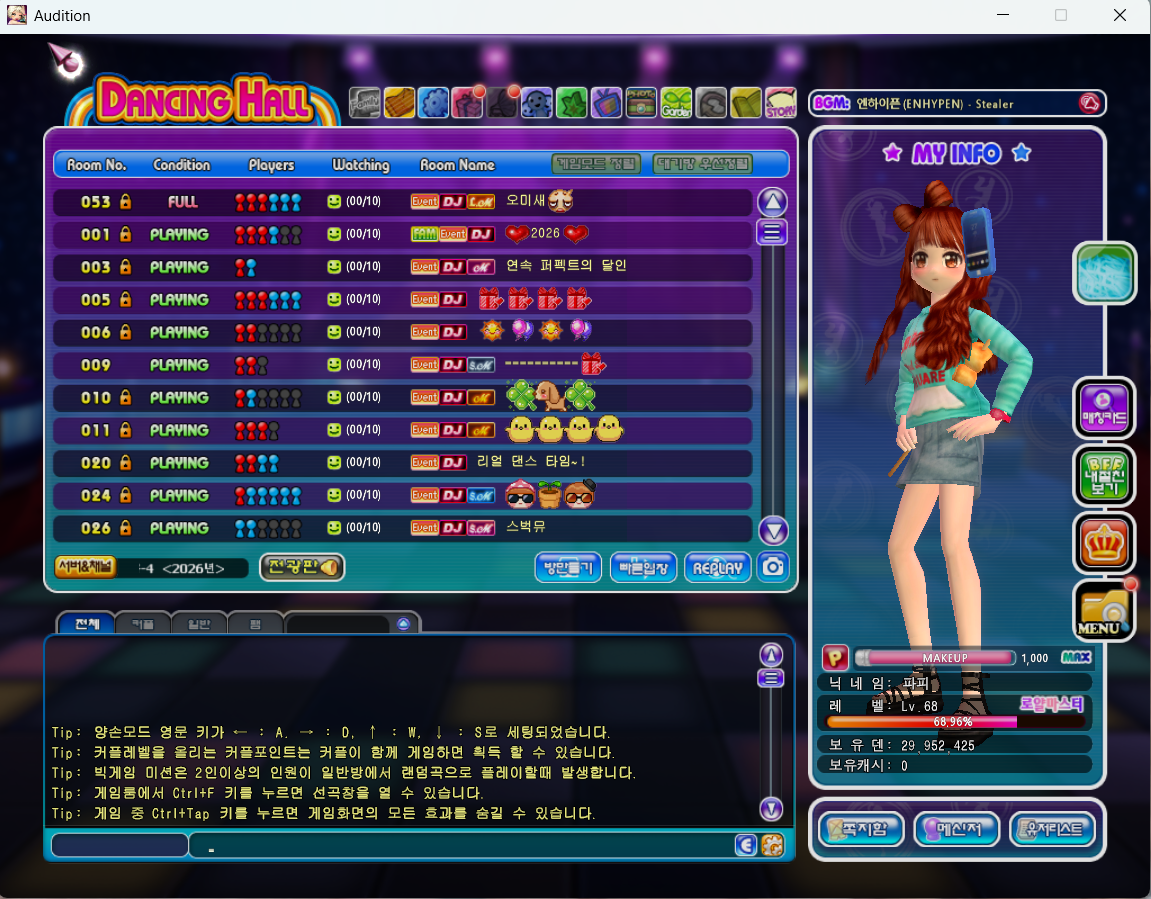Screen dimensions: 1151x899
Task: Open the 쪽지함 mailbox button
Action: [861, 829]
